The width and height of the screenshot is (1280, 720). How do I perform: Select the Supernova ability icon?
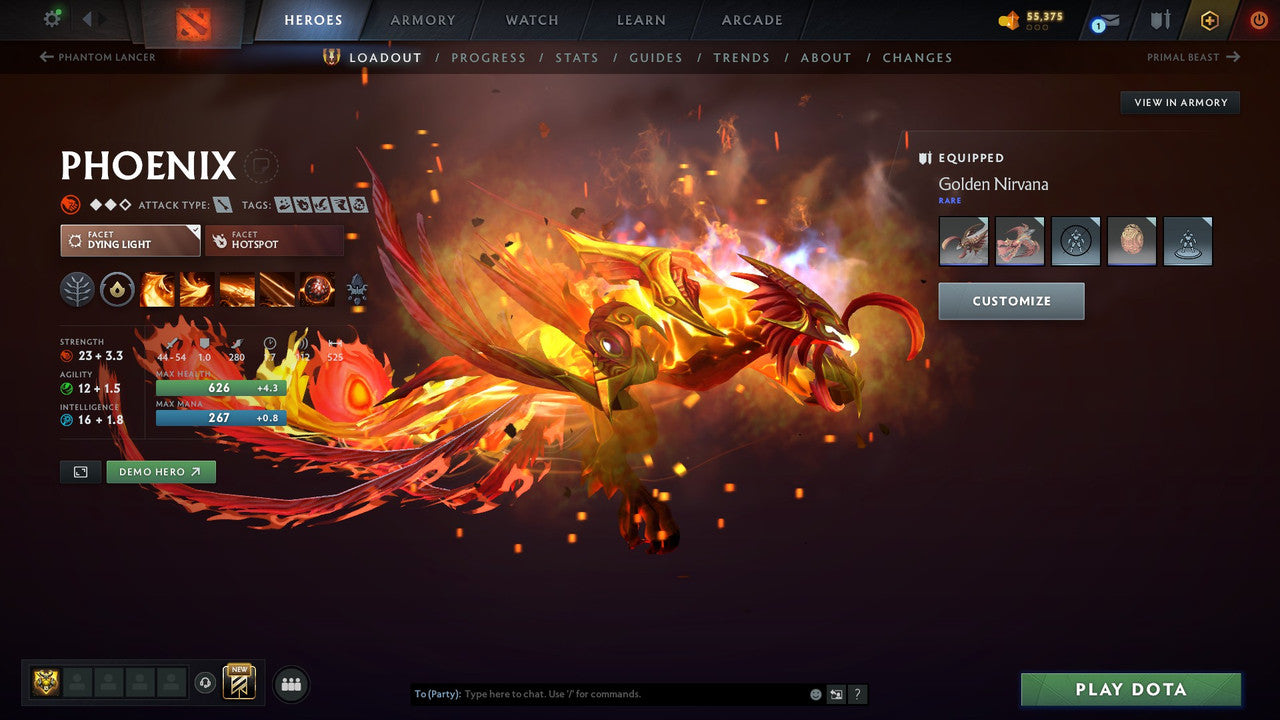pos(317,289)
